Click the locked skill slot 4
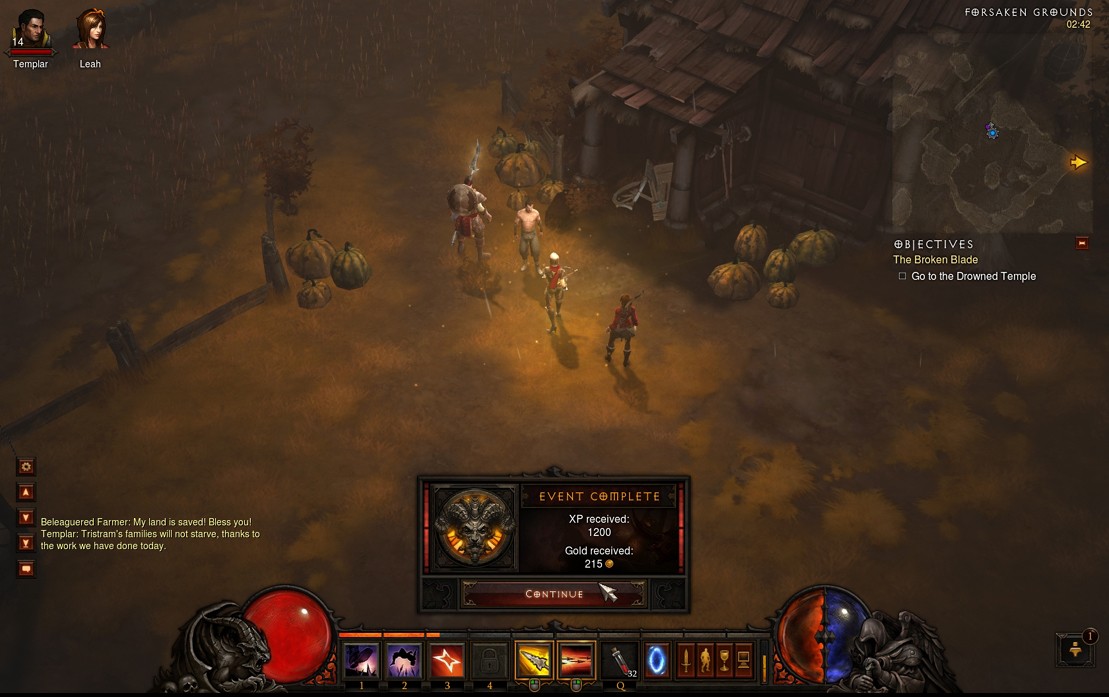1109x697 pixels. click(x=489, y=661)
